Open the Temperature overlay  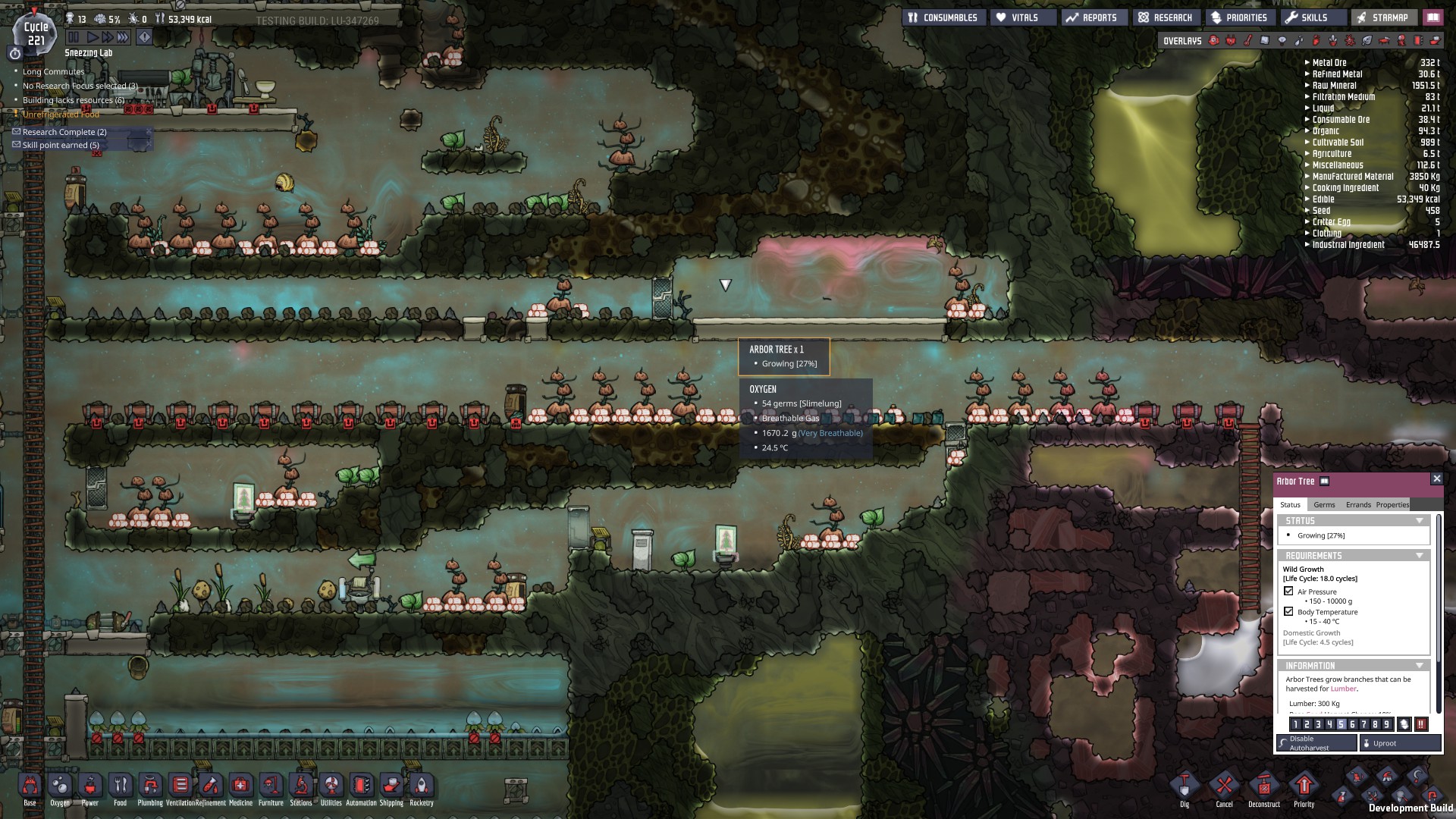pos(1247,40)
